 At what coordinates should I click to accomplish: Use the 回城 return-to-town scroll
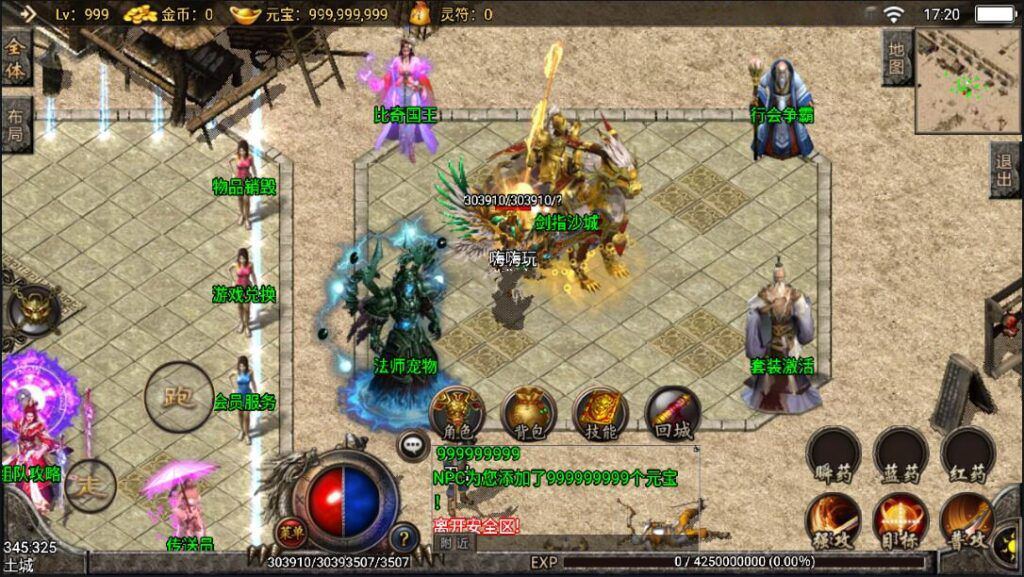(672, 412)
